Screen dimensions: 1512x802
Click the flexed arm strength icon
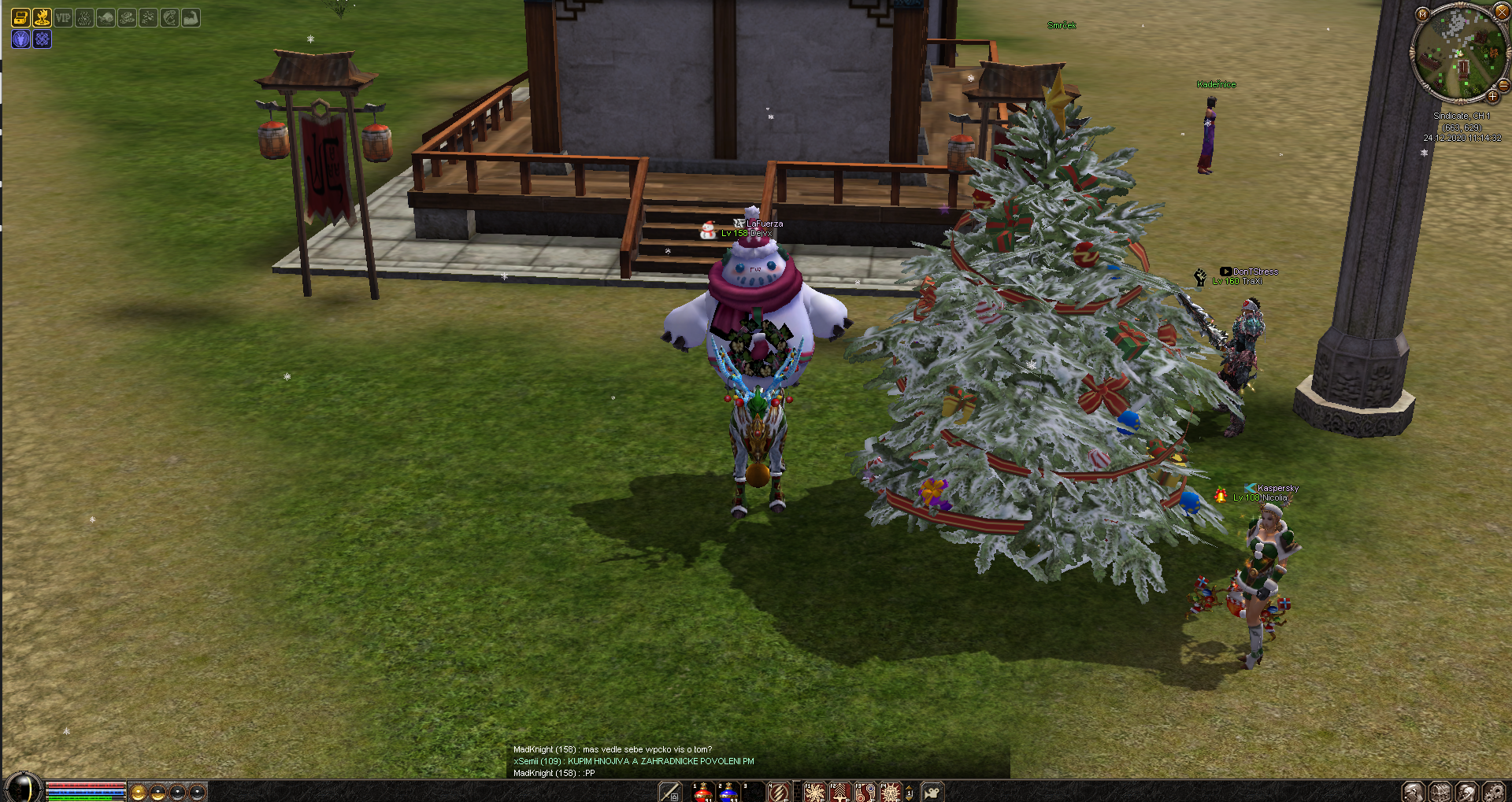191,17
